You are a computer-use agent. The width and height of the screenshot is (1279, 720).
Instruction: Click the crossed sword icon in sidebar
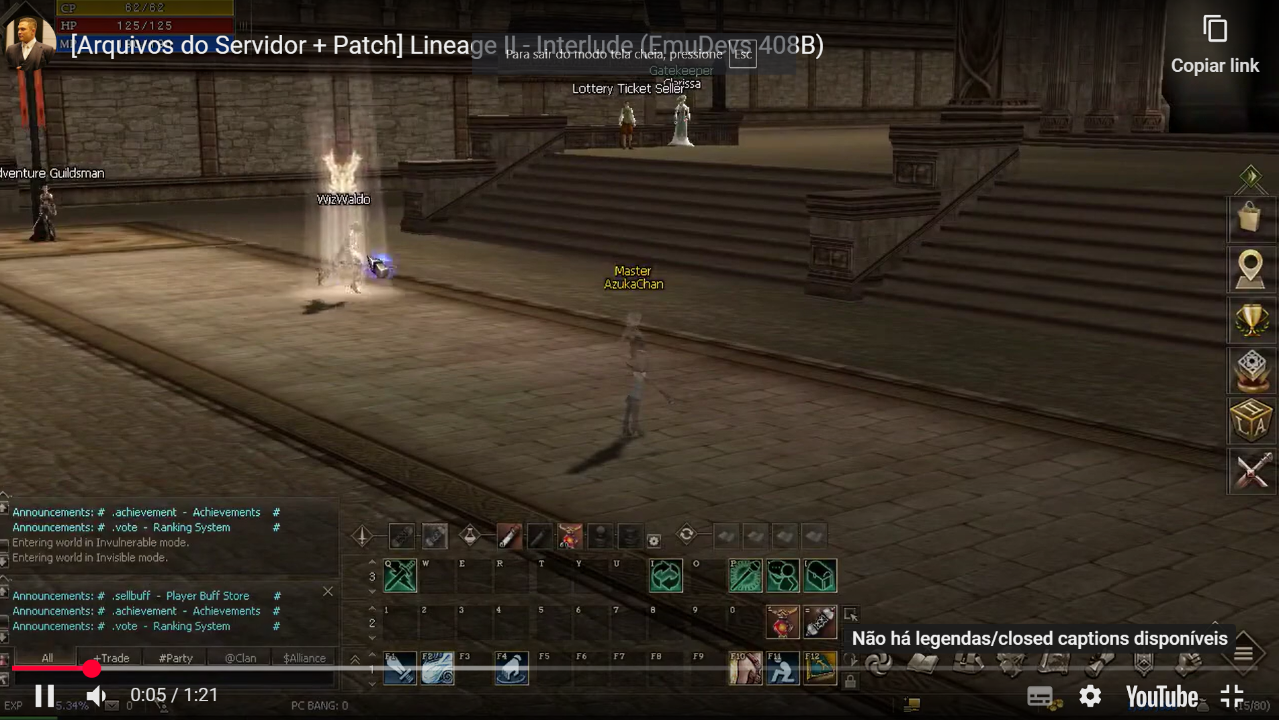click(1250, 470)
